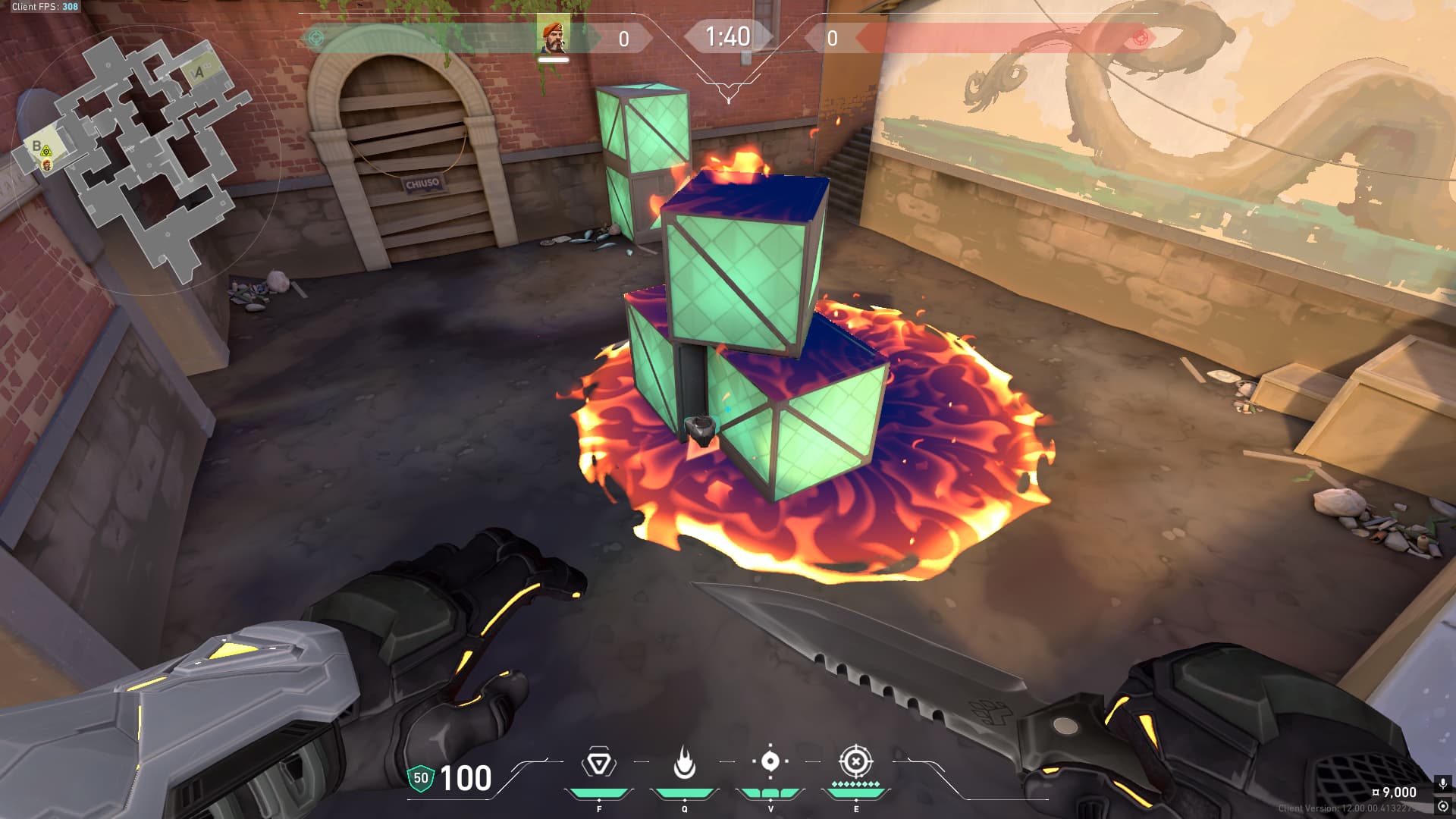Click the yellow triangle marker on the minimap
1456x819 pixels.
46,152
